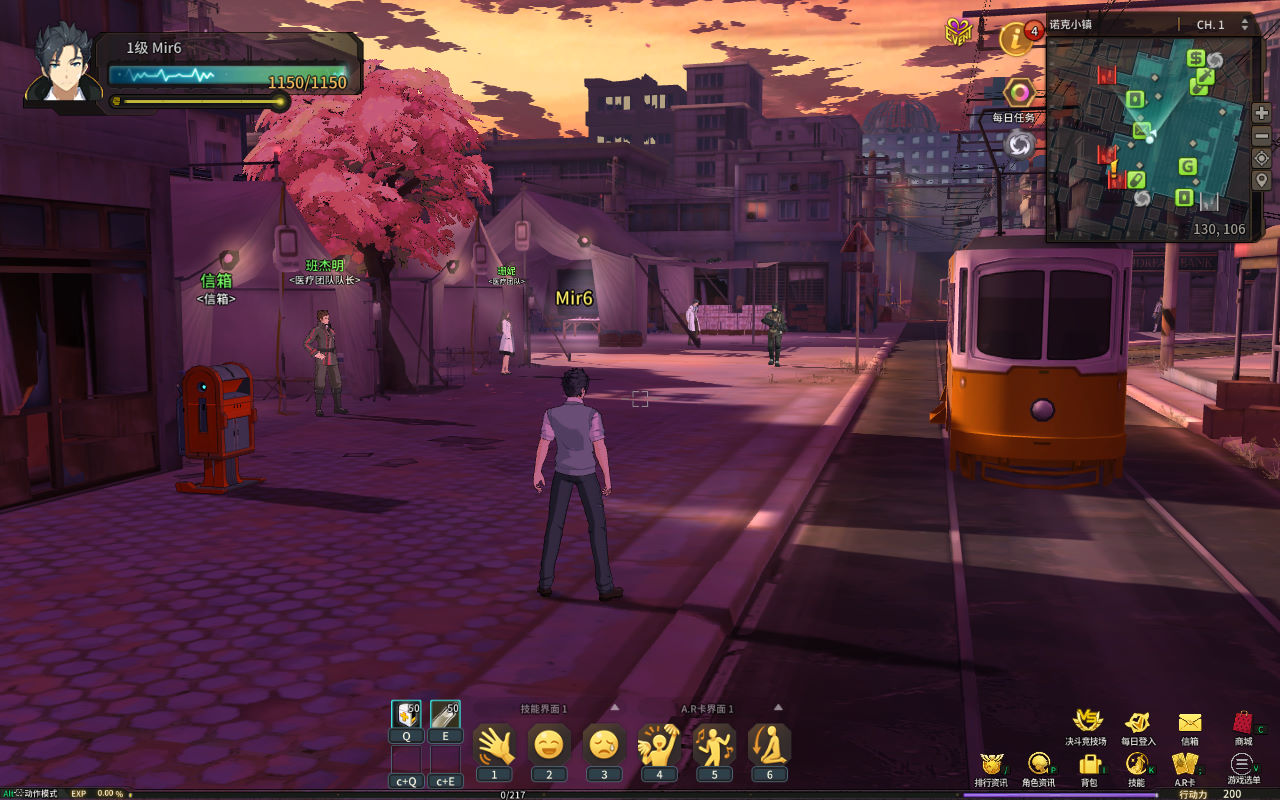Zoom out the minimap with the minus button
Viewport: 1280px width, 800px height.
point(1261,135)
